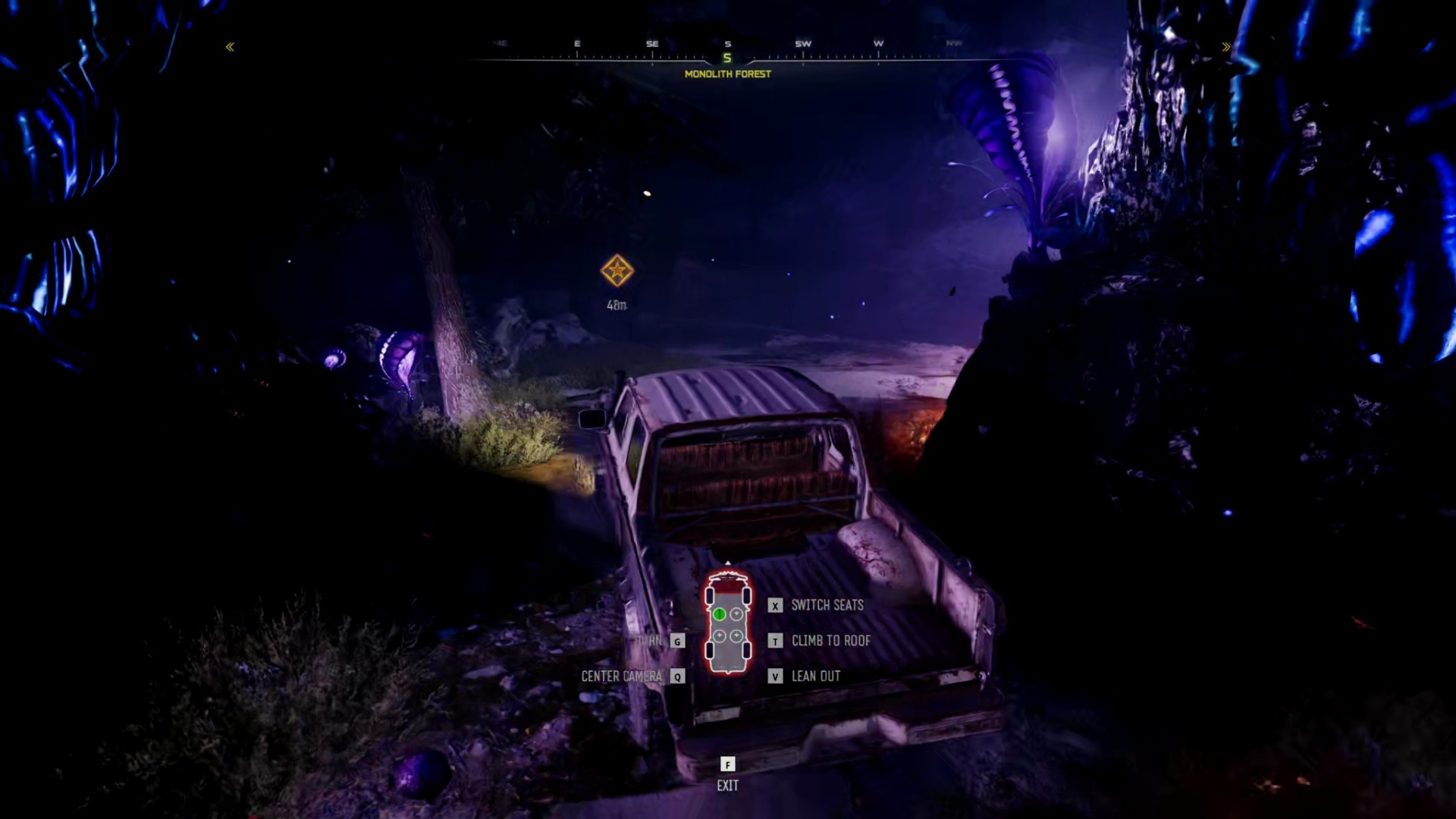Click the F key prompt icon
The height and width of the screenshot is (819, 1456).
[728, 765]
